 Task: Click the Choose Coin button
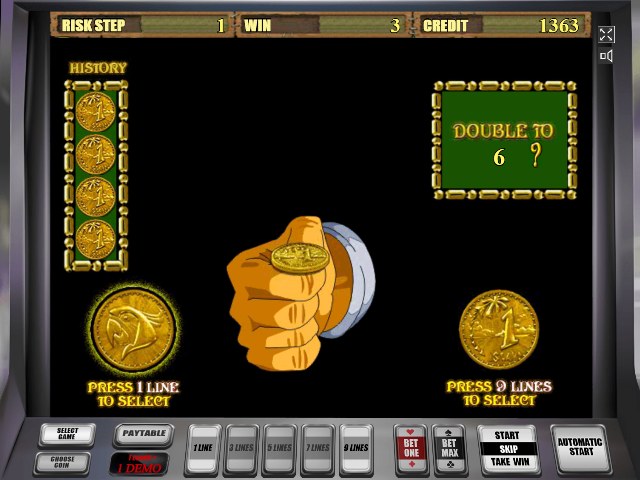[x=67, y=462]
